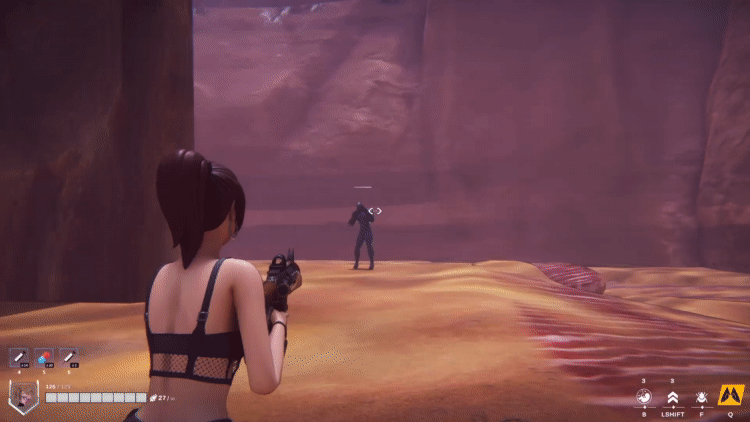Activate the beetle bug ability icon

tap(701, 397)
